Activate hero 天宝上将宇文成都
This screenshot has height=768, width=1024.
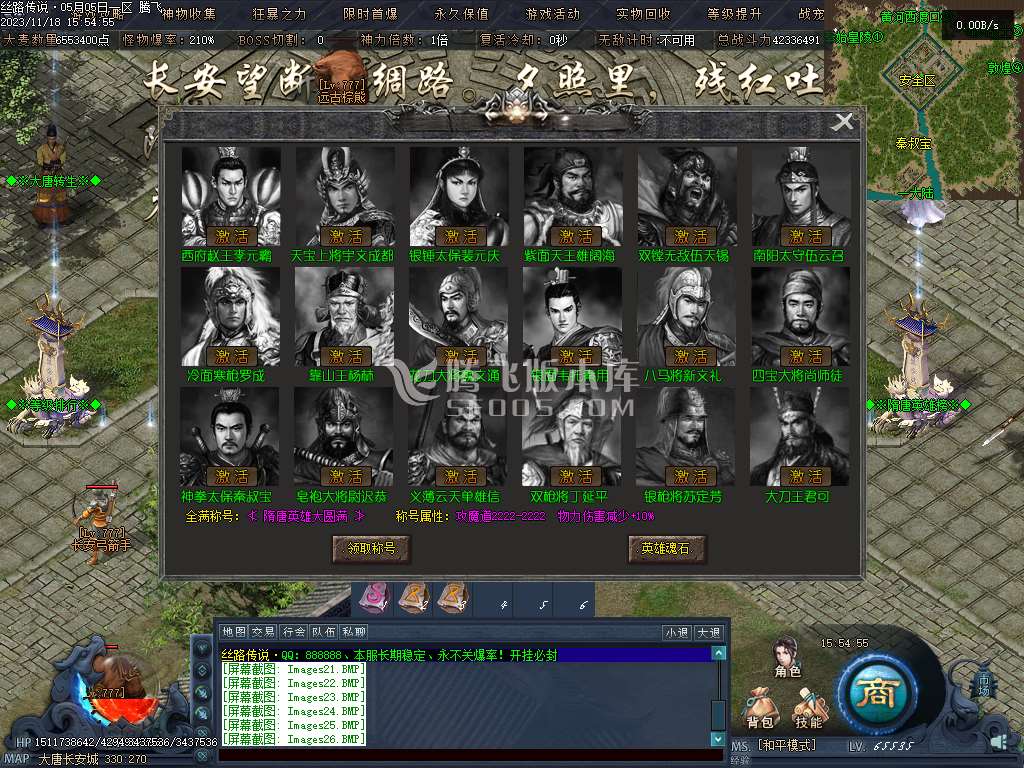[346, 237]
